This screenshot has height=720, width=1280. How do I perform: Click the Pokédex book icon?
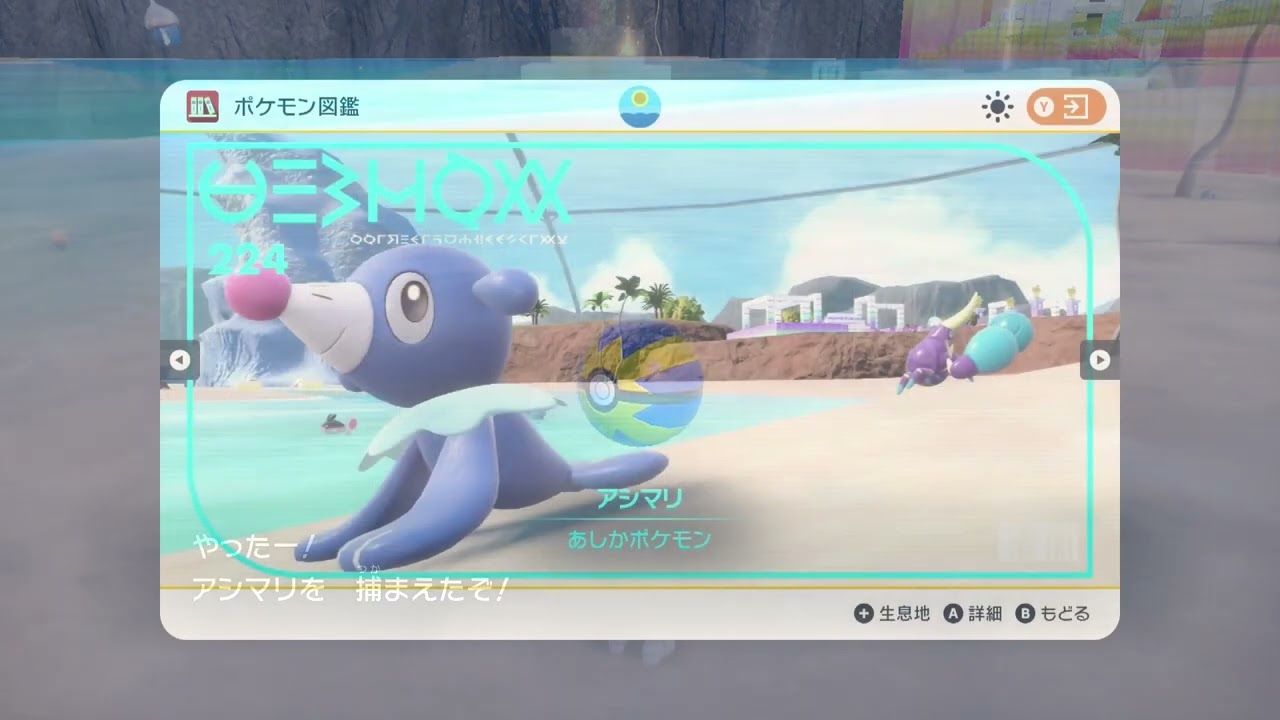click(203, 105)
